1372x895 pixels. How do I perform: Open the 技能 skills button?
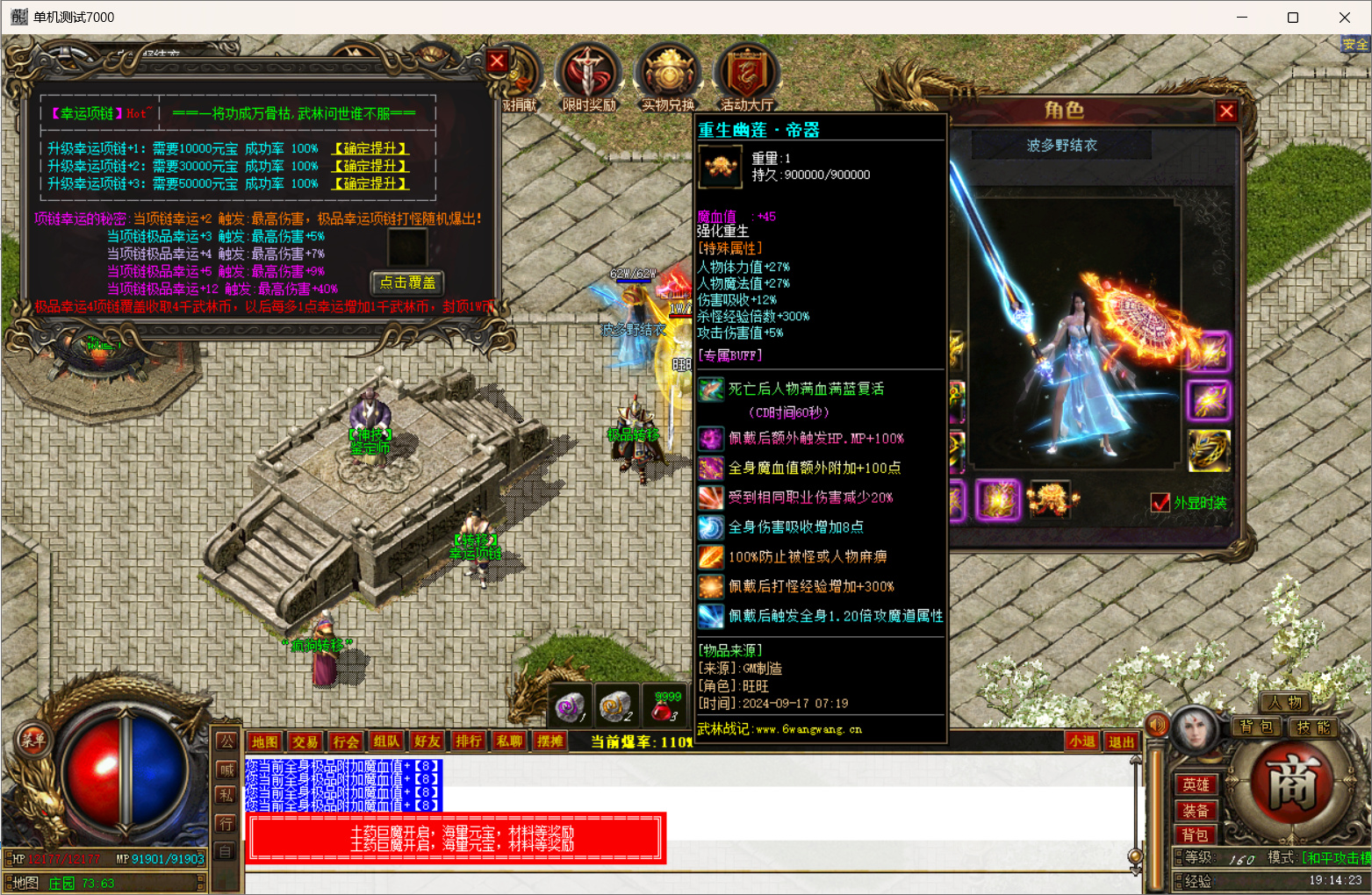(1314, 727)
